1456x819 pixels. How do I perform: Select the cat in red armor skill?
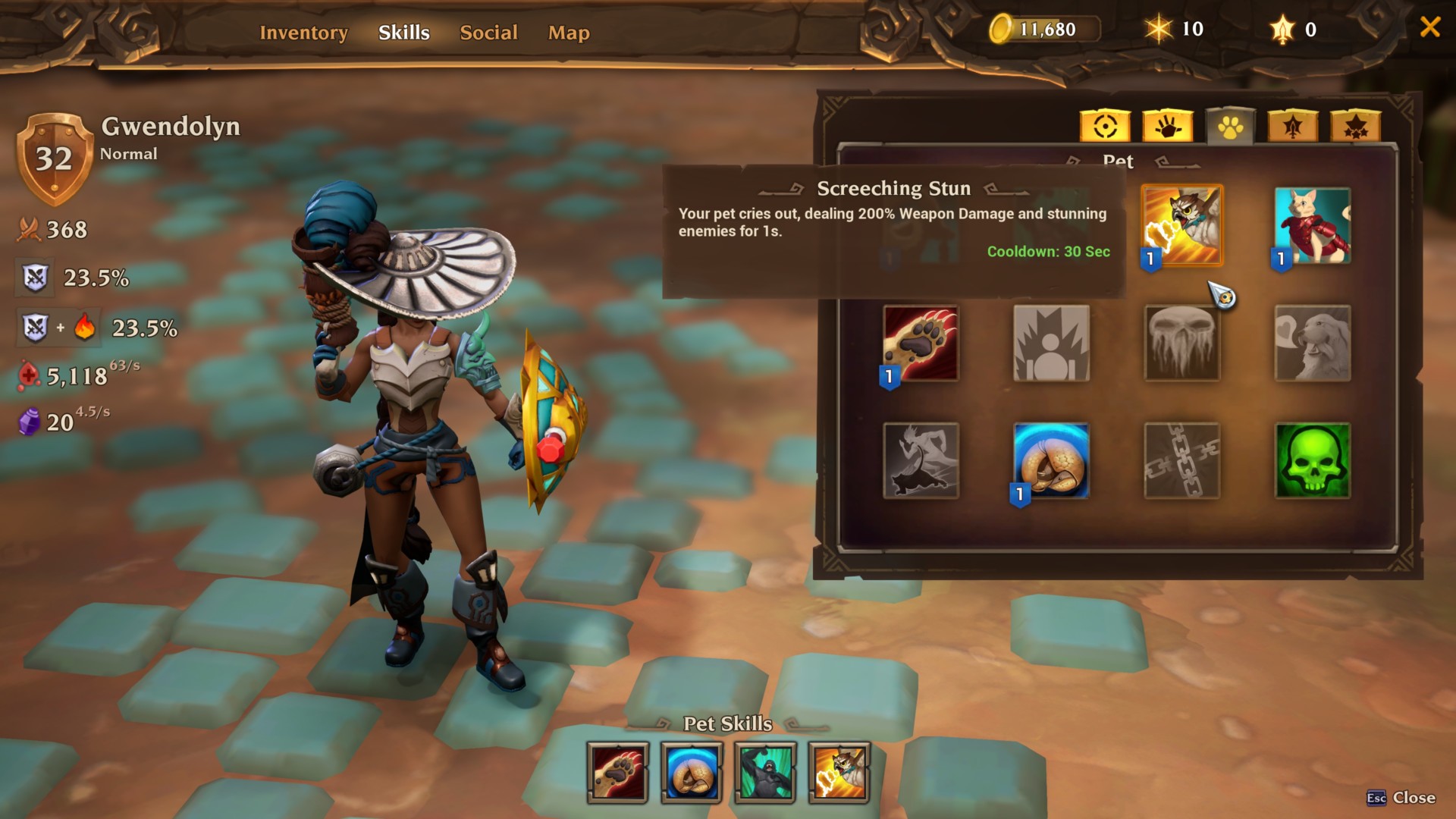click(x=1313, y=225)
